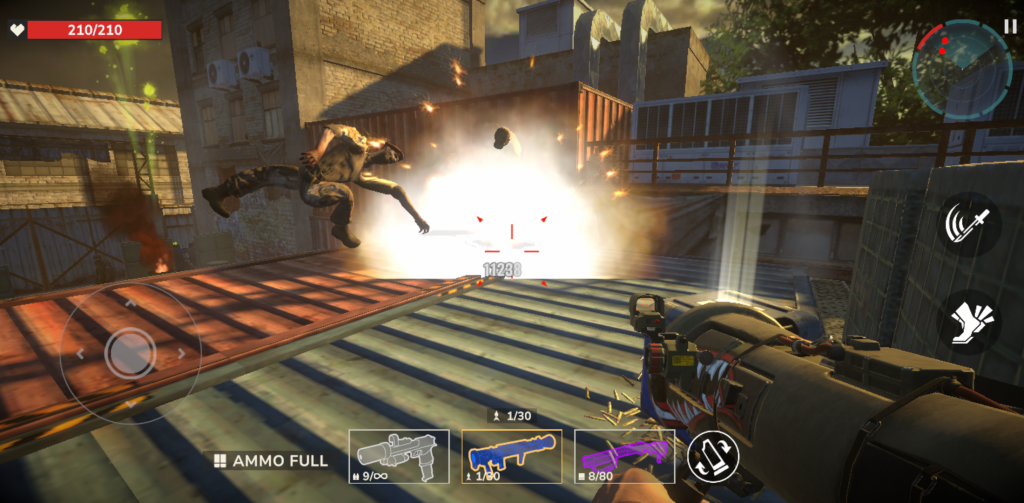This screenshot has height=503, width=1024.
Task: Touch the virtual movement joystick
Action: 129,352
